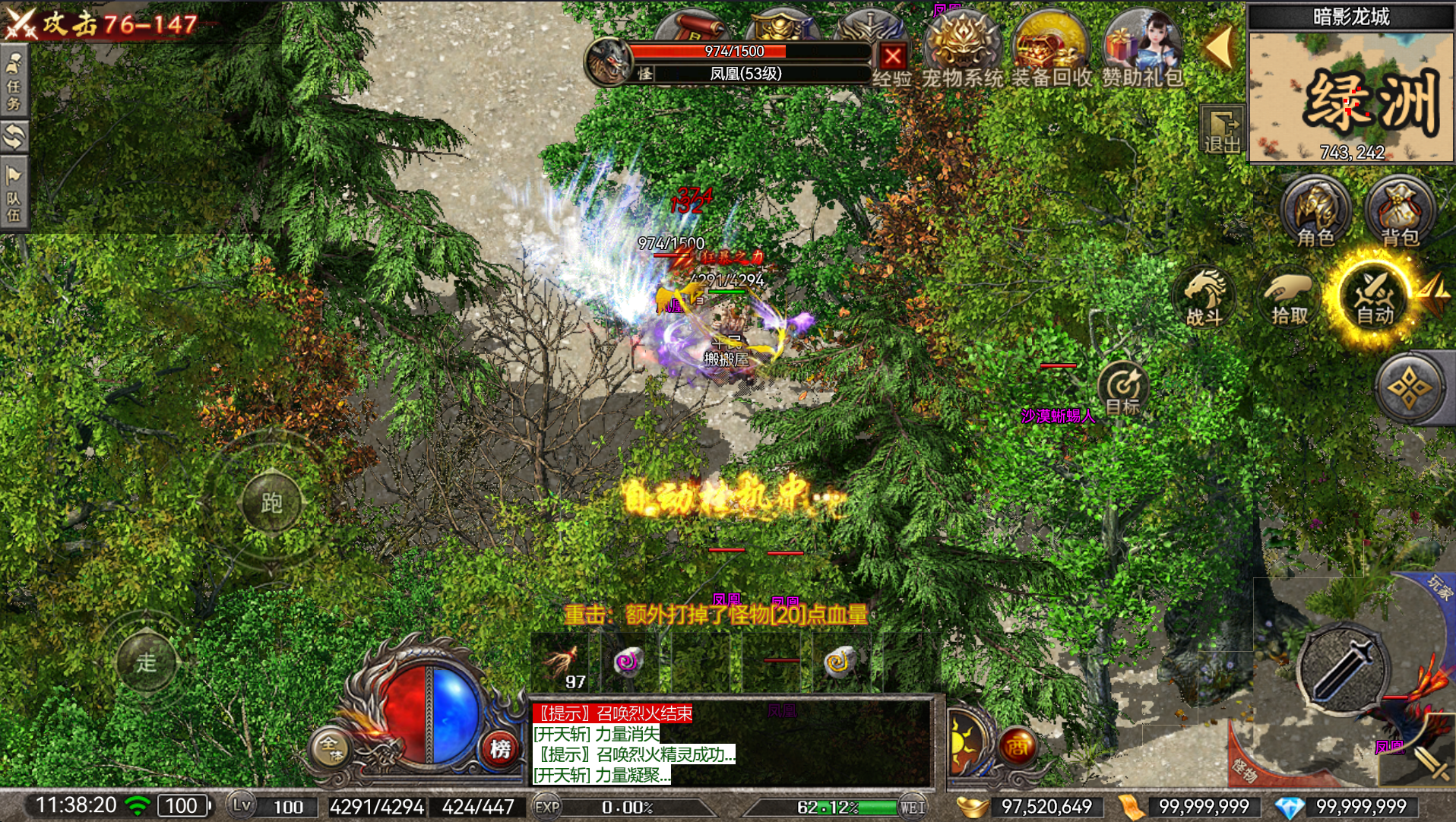Viewport: 1456px width, 822px height.
Task: Tap the sword basic attack button
Action: tap(1343, 670)
